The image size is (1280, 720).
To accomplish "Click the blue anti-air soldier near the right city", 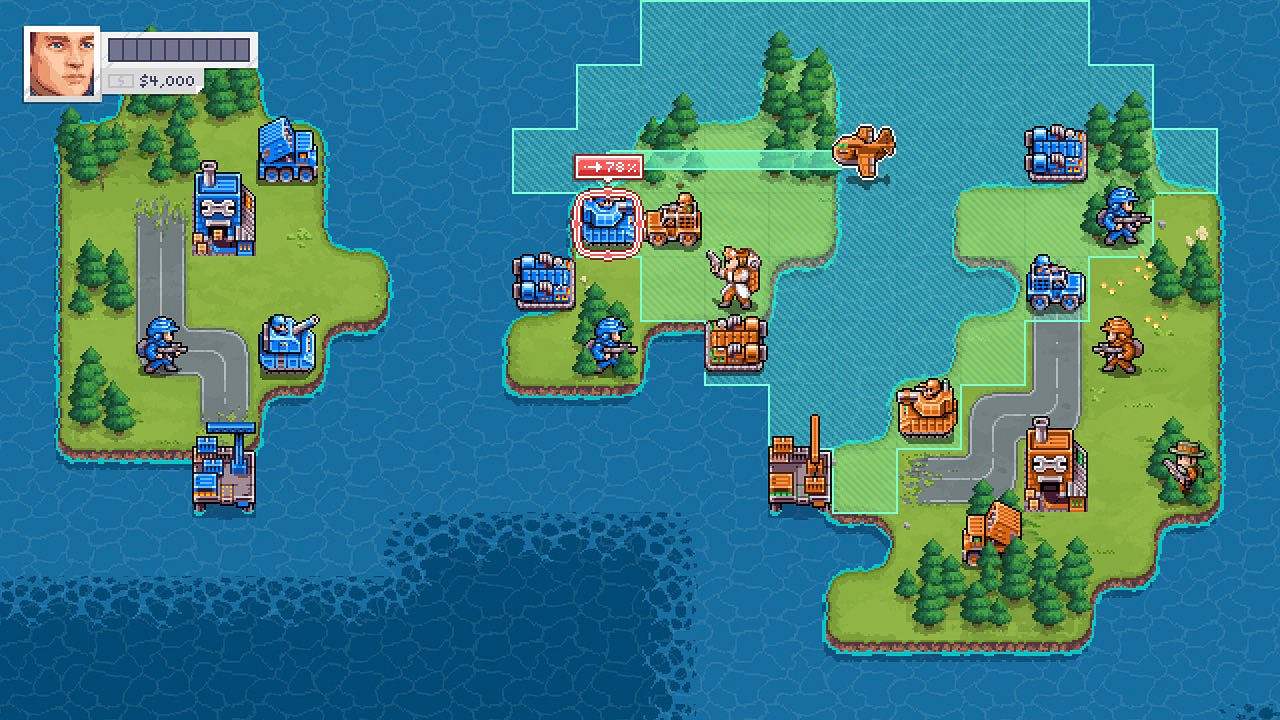I will pos(1120,215).
